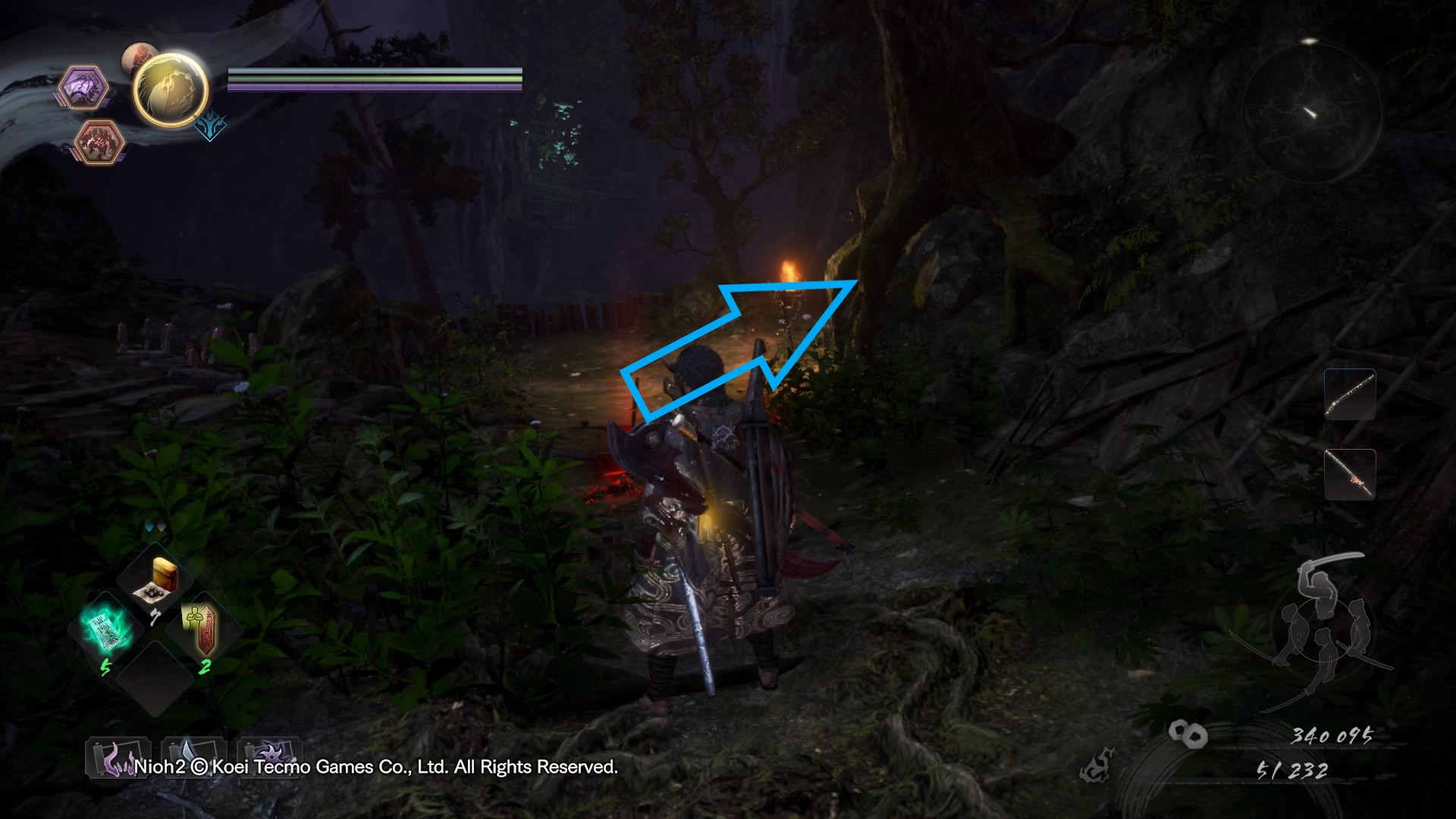Select the silver blade scroll shortcut
The image size is (1456, 819).
(x=193, y=758)
